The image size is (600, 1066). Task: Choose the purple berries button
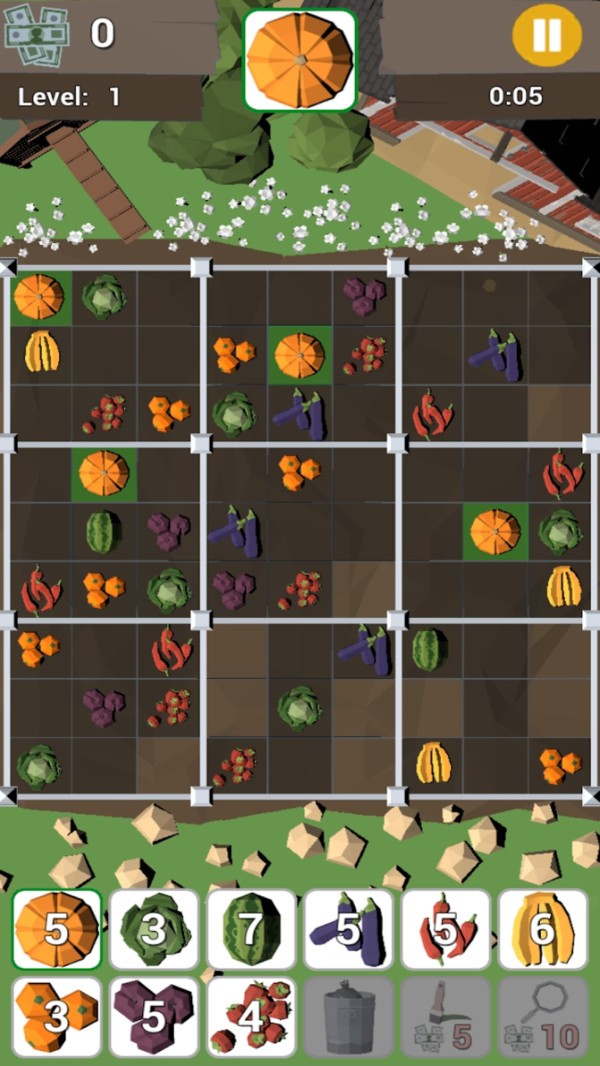coord(154,1016)
